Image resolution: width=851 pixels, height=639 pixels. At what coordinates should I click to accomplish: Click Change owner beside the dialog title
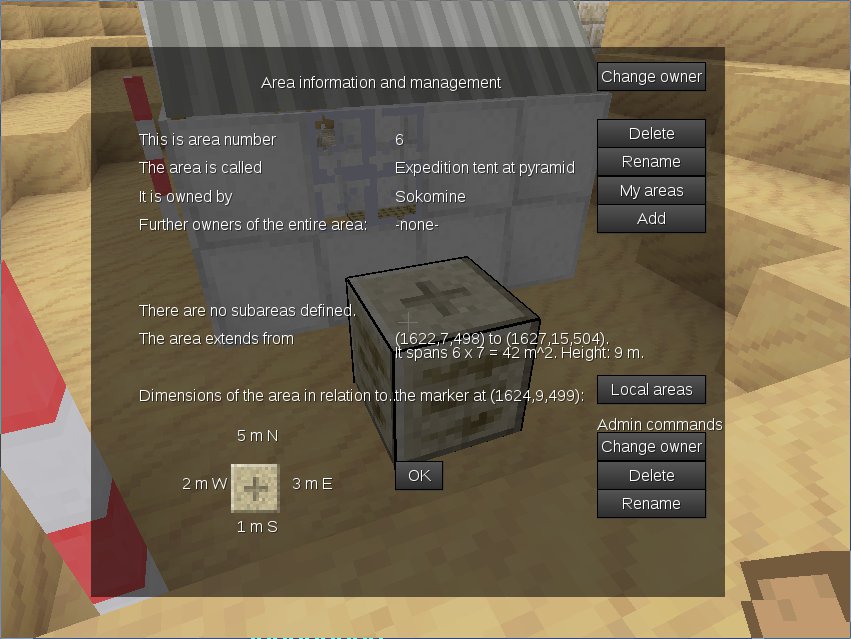651,76
